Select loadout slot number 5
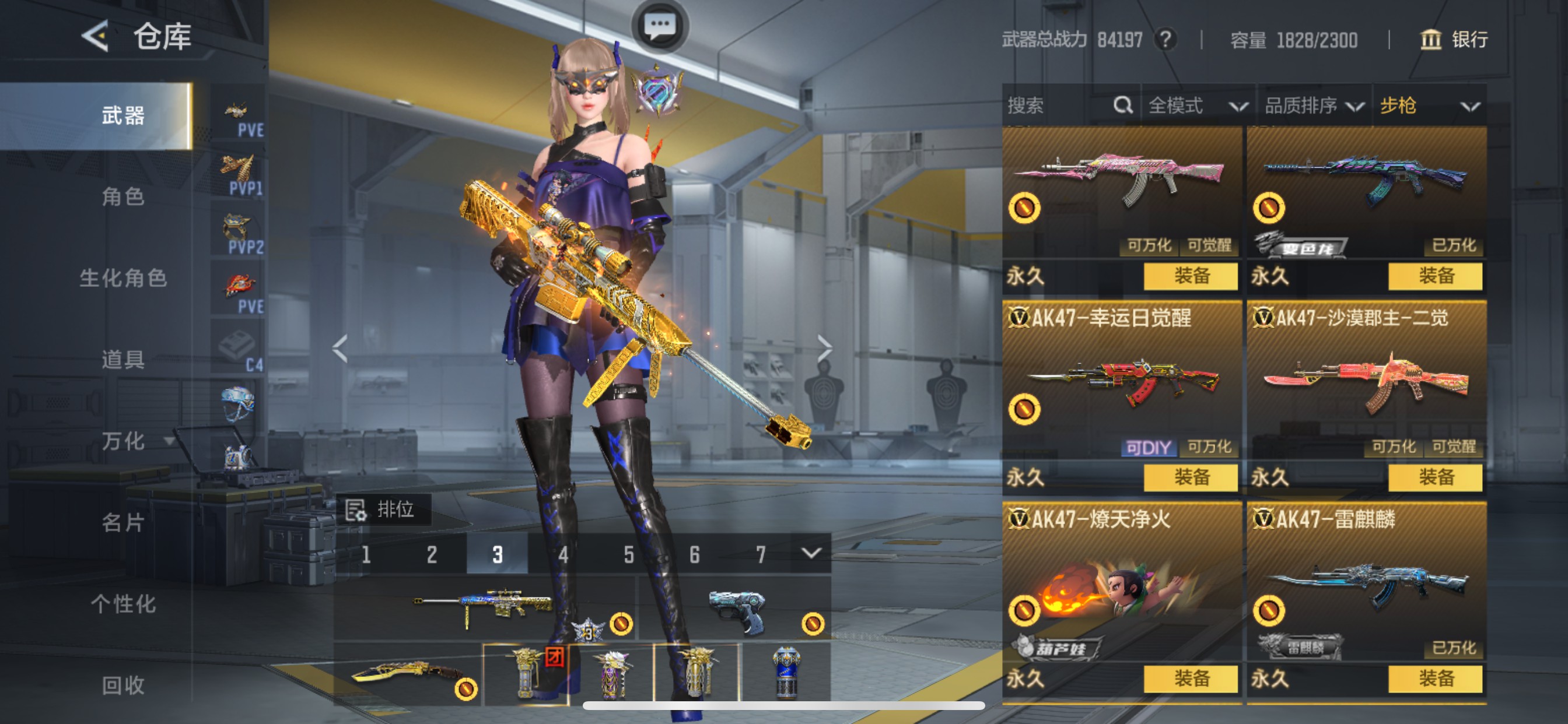This screenshot has height=724, width=1568. [x=628, y=554]
